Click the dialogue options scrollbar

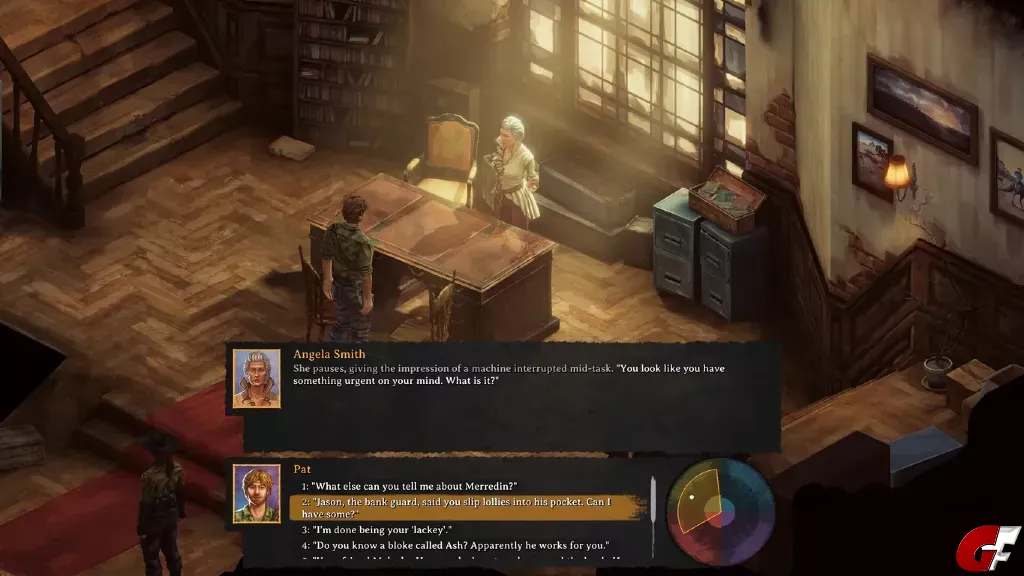tap(652, 515)
